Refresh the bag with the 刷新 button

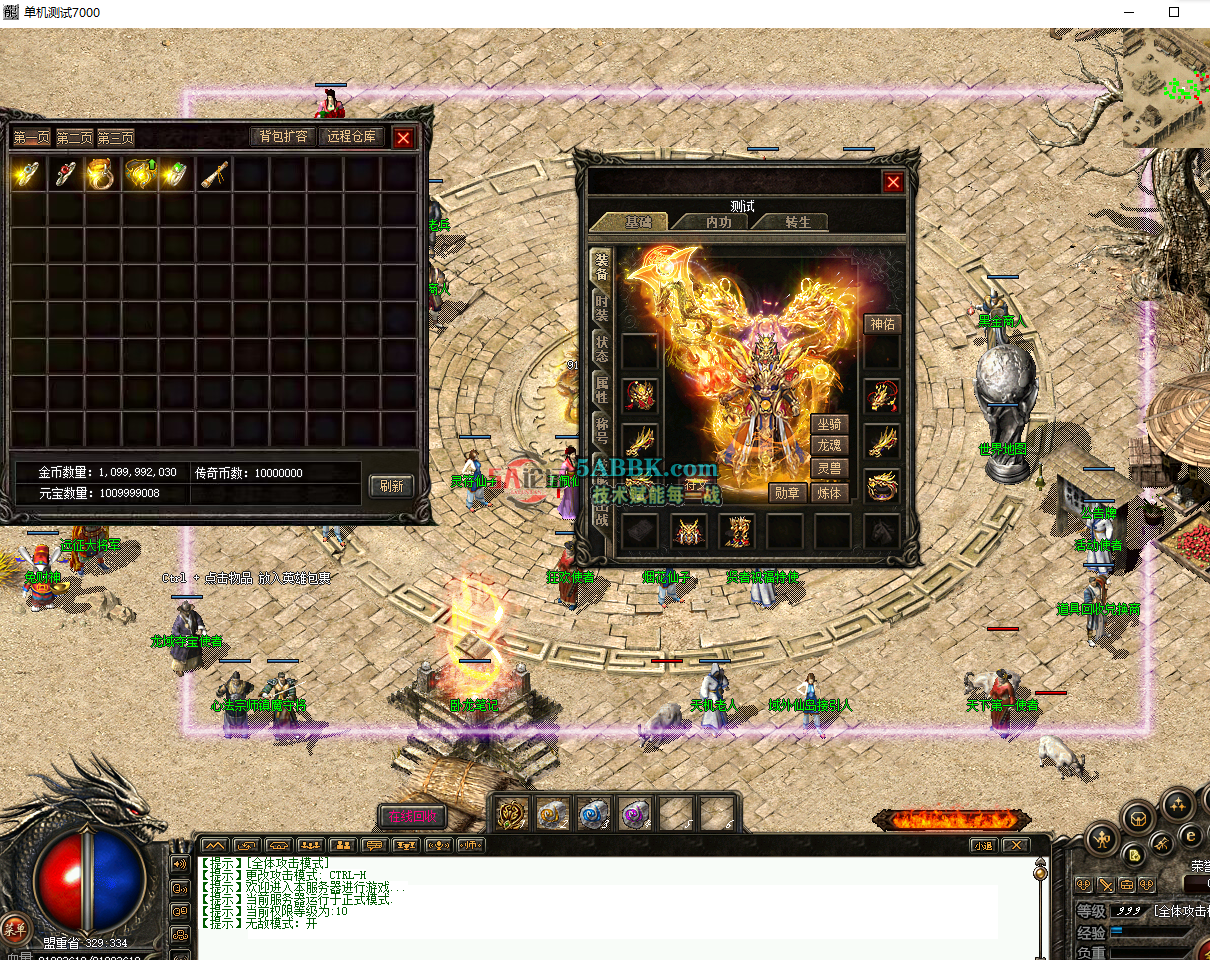[391, 486]
